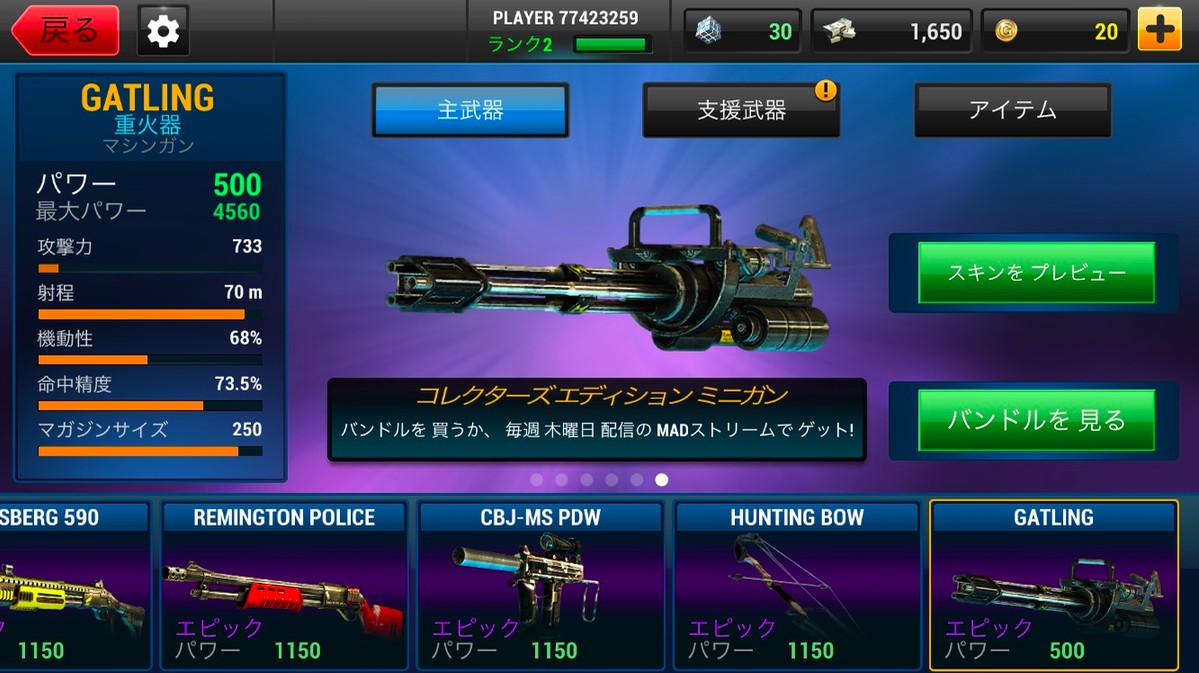The width and height of the screenshot is (1199, 673).
Task: Choose the CBJ-MS PDW weapon card
Action: pos(540,585)
